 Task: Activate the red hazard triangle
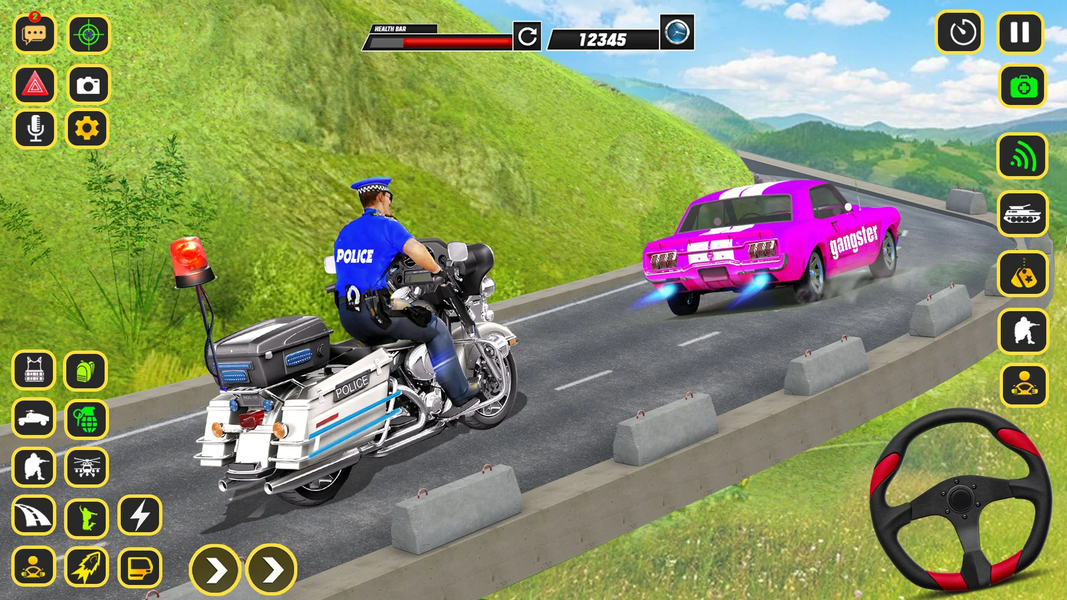point(34,85)
